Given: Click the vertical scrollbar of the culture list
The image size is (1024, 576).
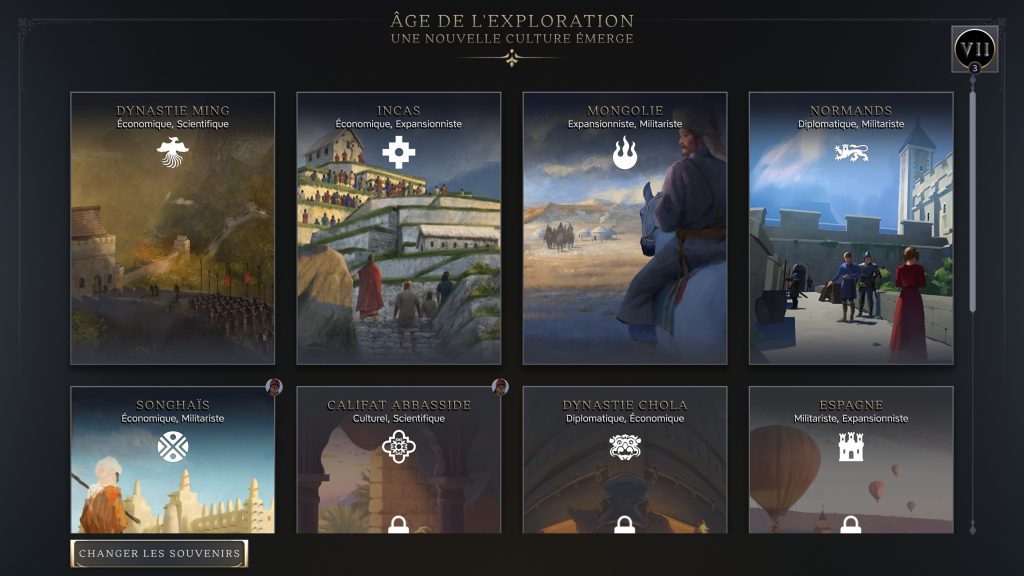Looking at the screenshot, I should click(973, 200).
